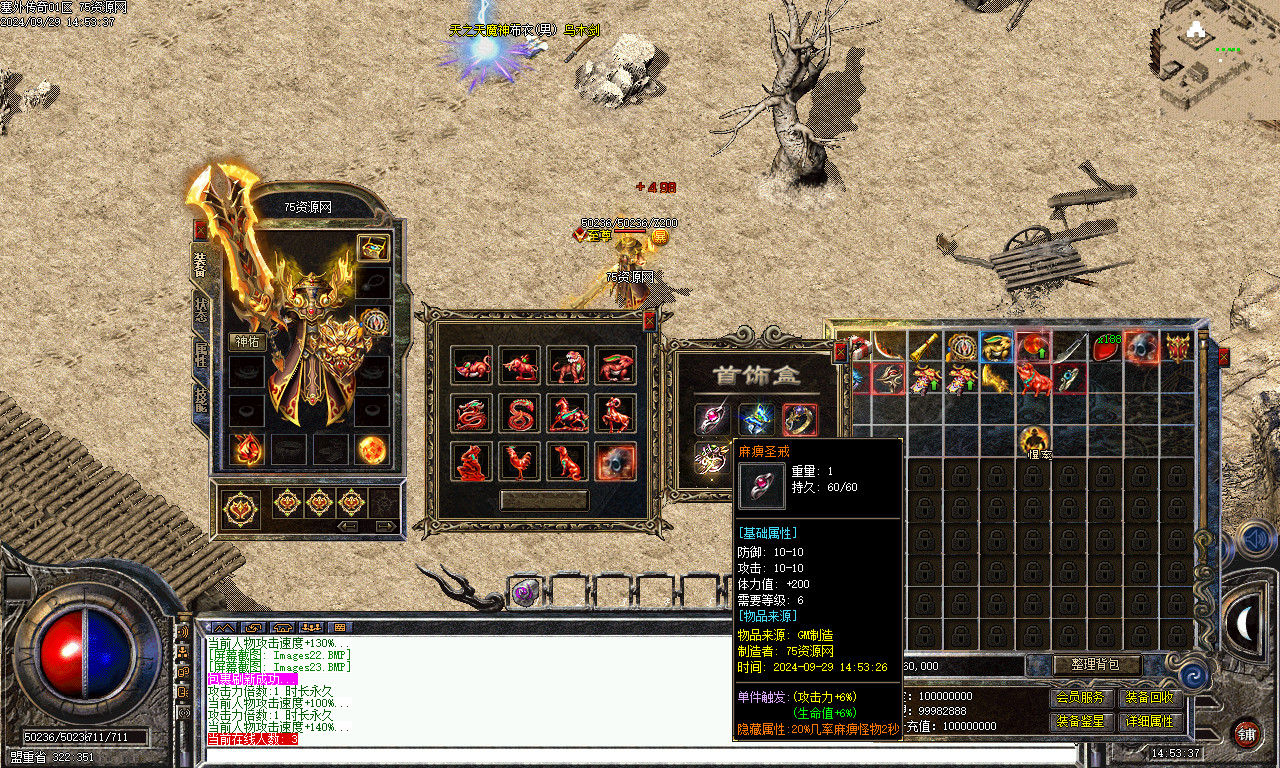Close the zodiac animal panel
Viewport: 1280px width, 768px height.
(649, 320)
